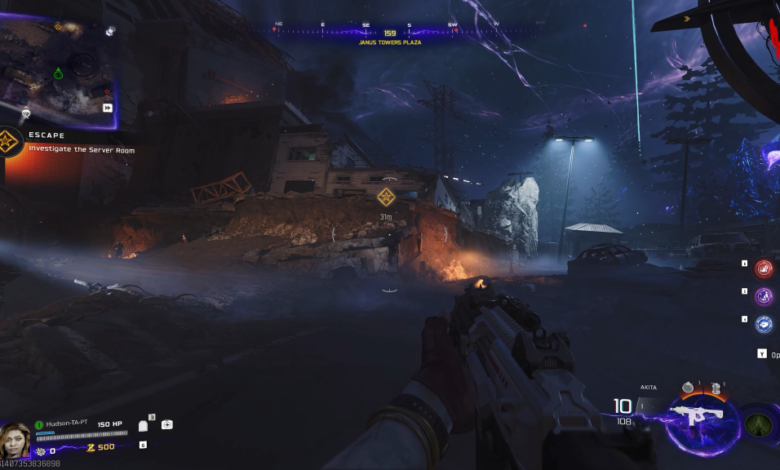This screenshot has width=780, height=470.
Task: Select the self-revive kit icon
Action: click(166, 424)
